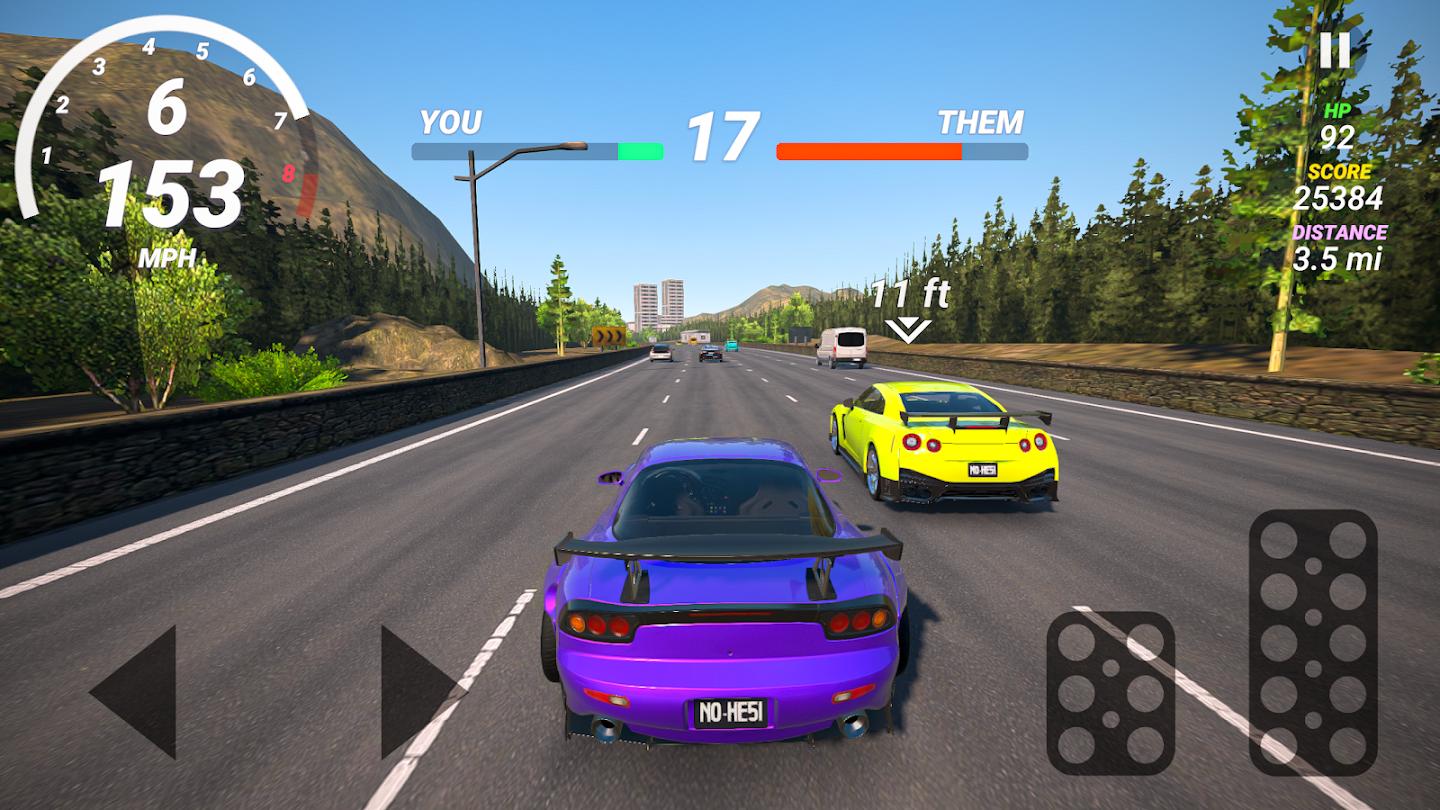Select the THEM progress bar
This screenshot has height=810, width=1440.
click(x=901, y=151)
